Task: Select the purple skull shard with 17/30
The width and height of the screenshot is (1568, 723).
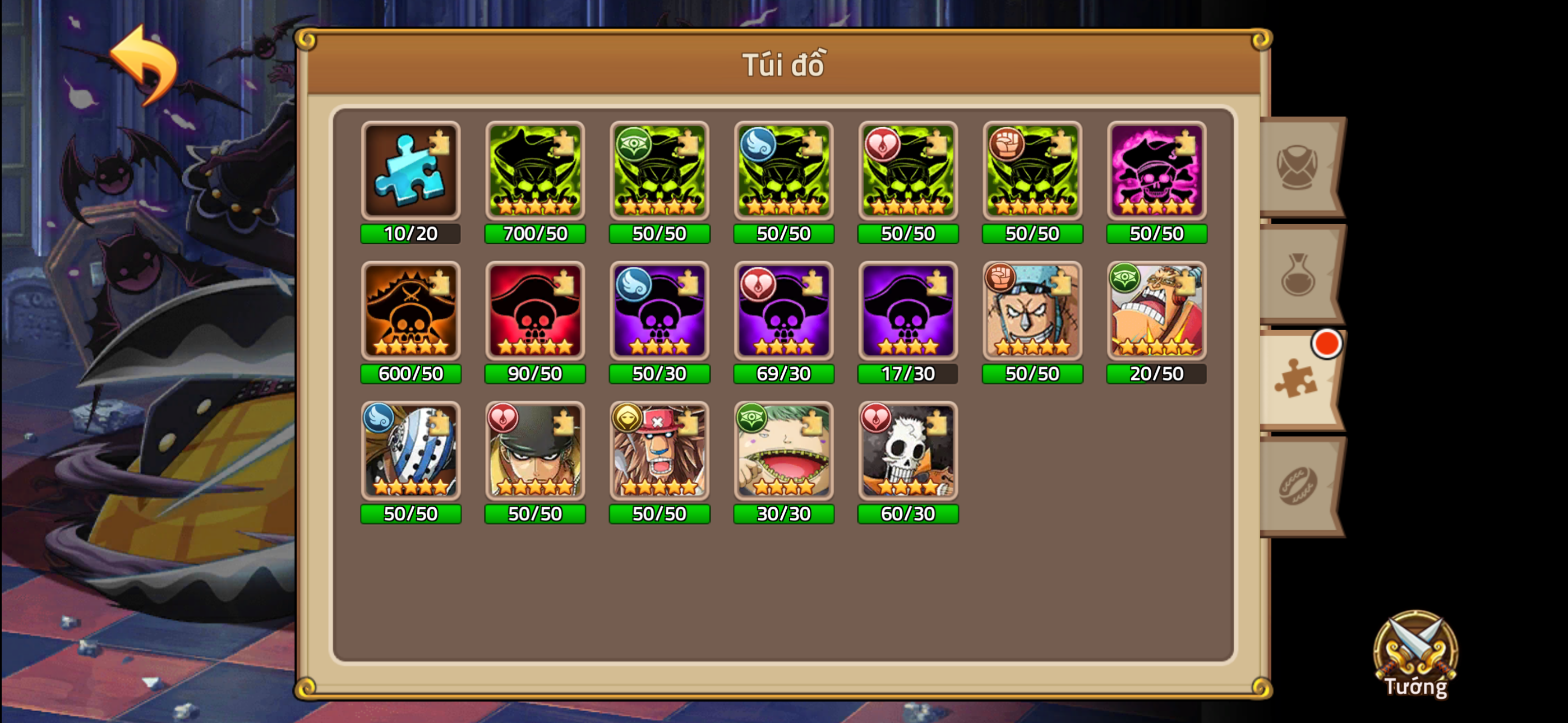Action: (x=907, y=312)
